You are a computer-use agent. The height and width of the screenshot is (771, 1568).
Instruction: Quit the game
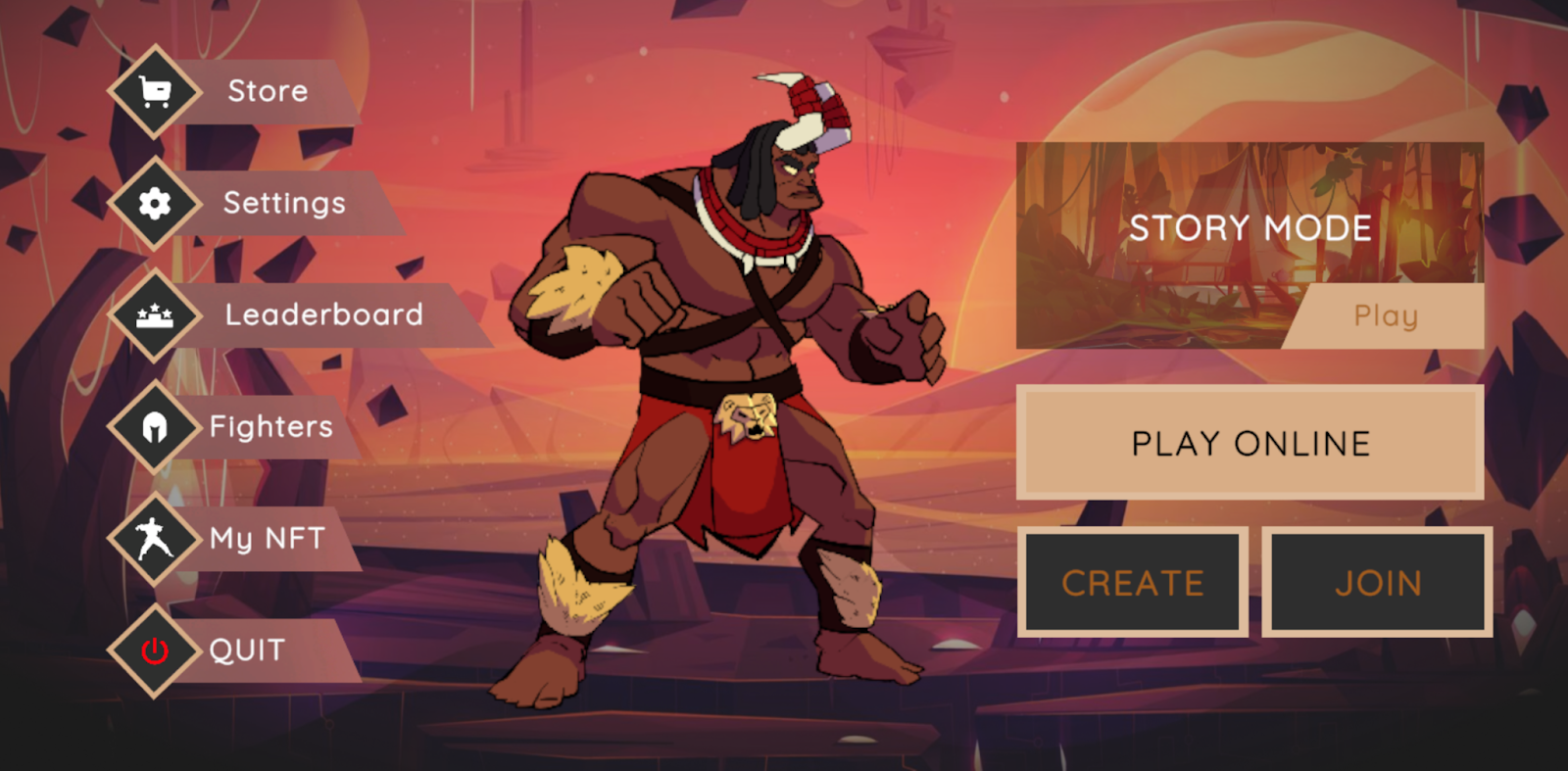pos(247,651)
